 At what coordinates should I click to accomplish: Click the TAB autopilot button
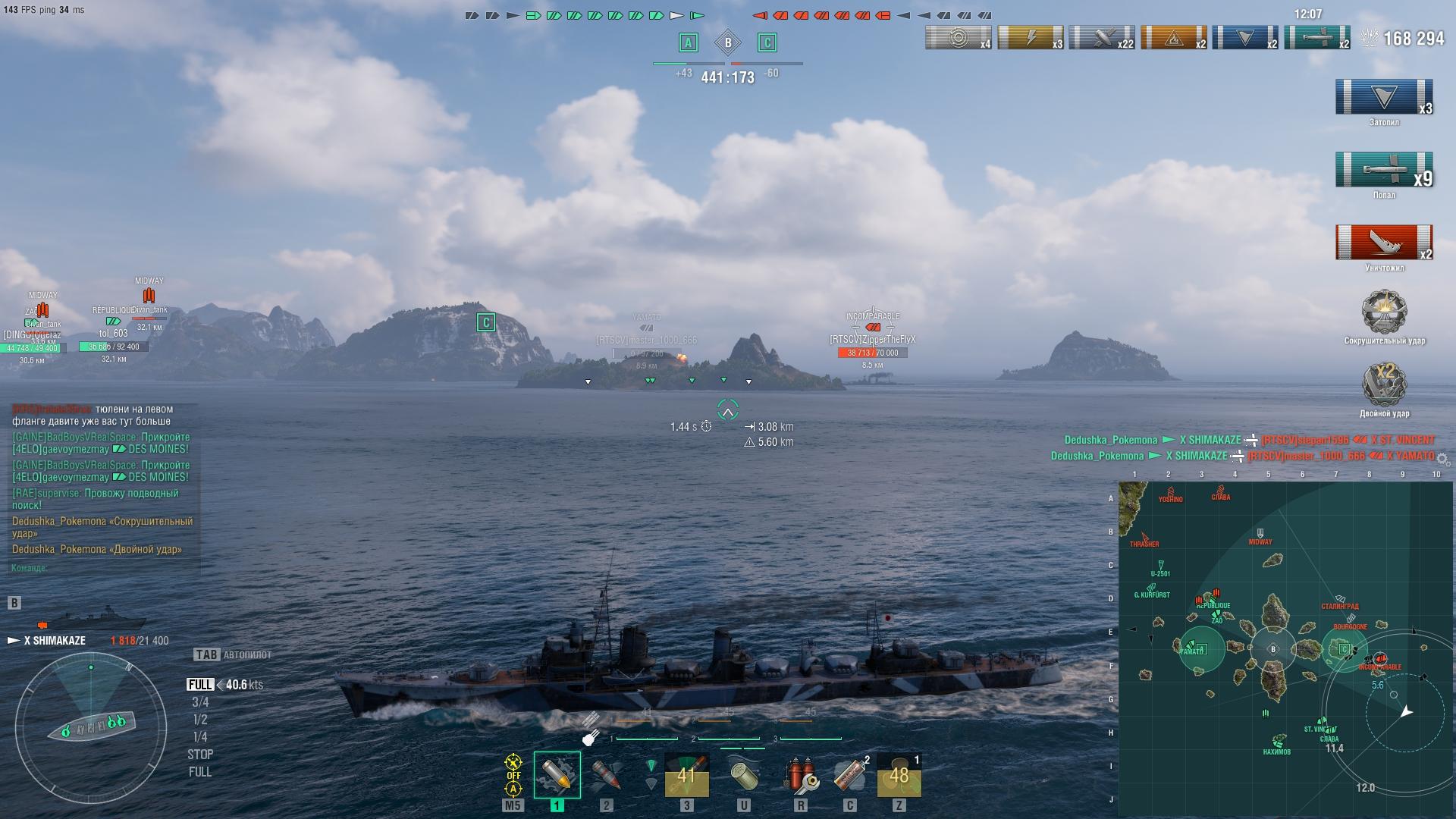[207, 654]
